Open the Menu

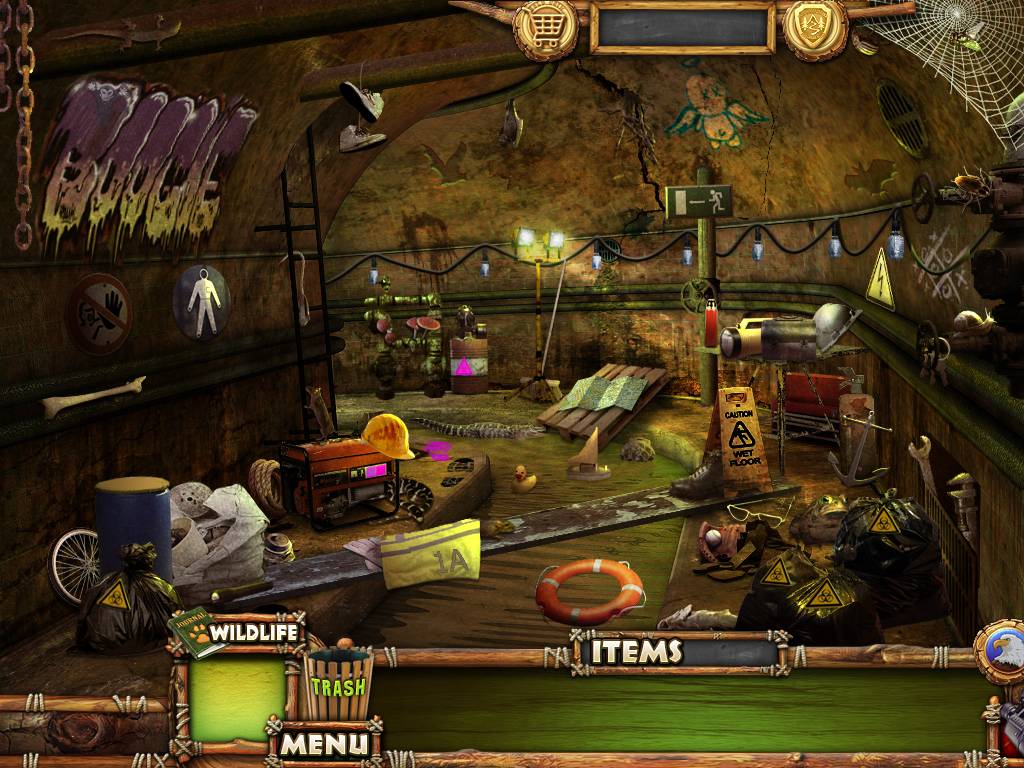[x=323, y=743]
